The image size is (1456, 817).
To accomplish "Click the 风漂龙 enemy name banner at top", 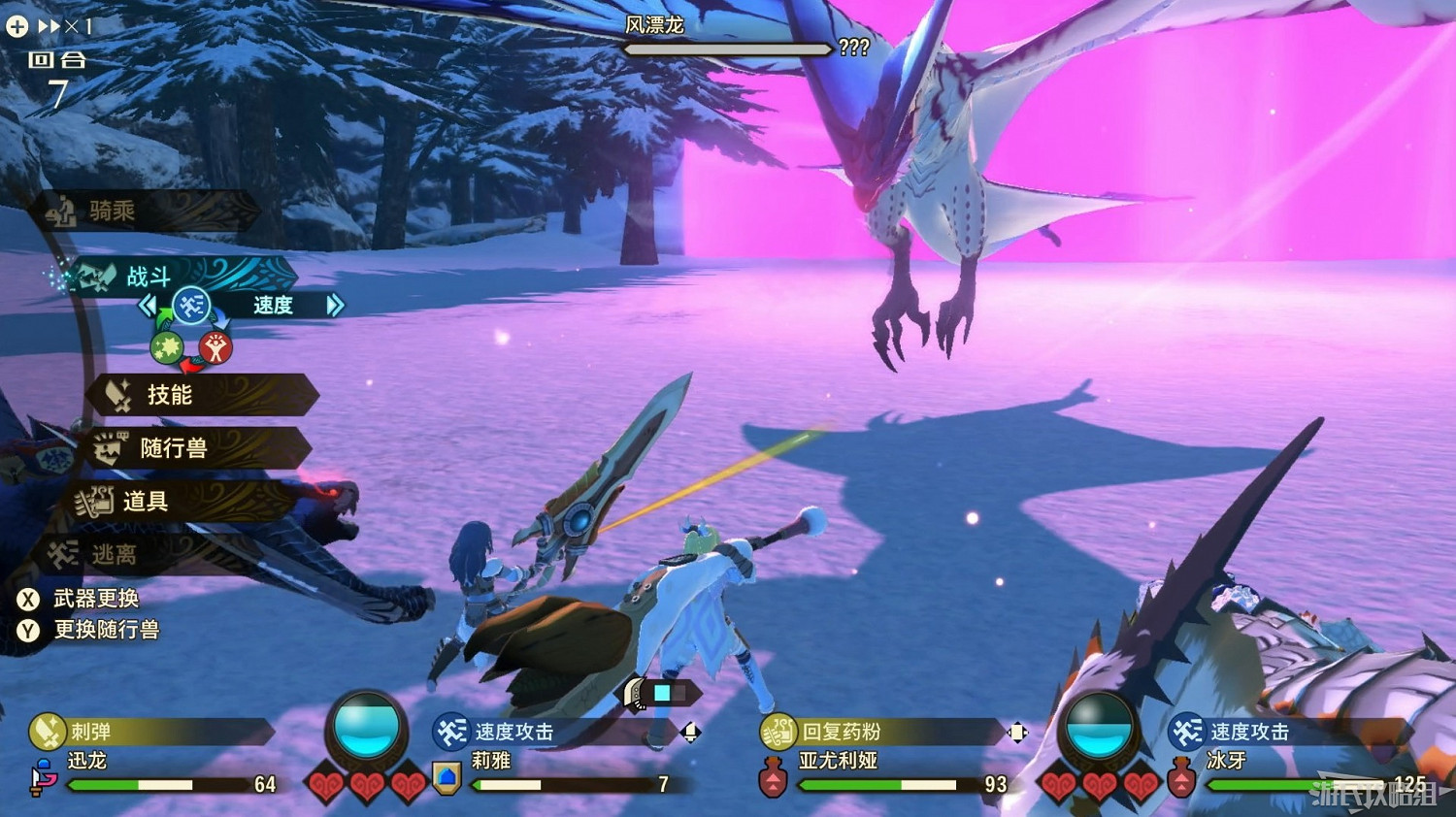I will point(655,25).
